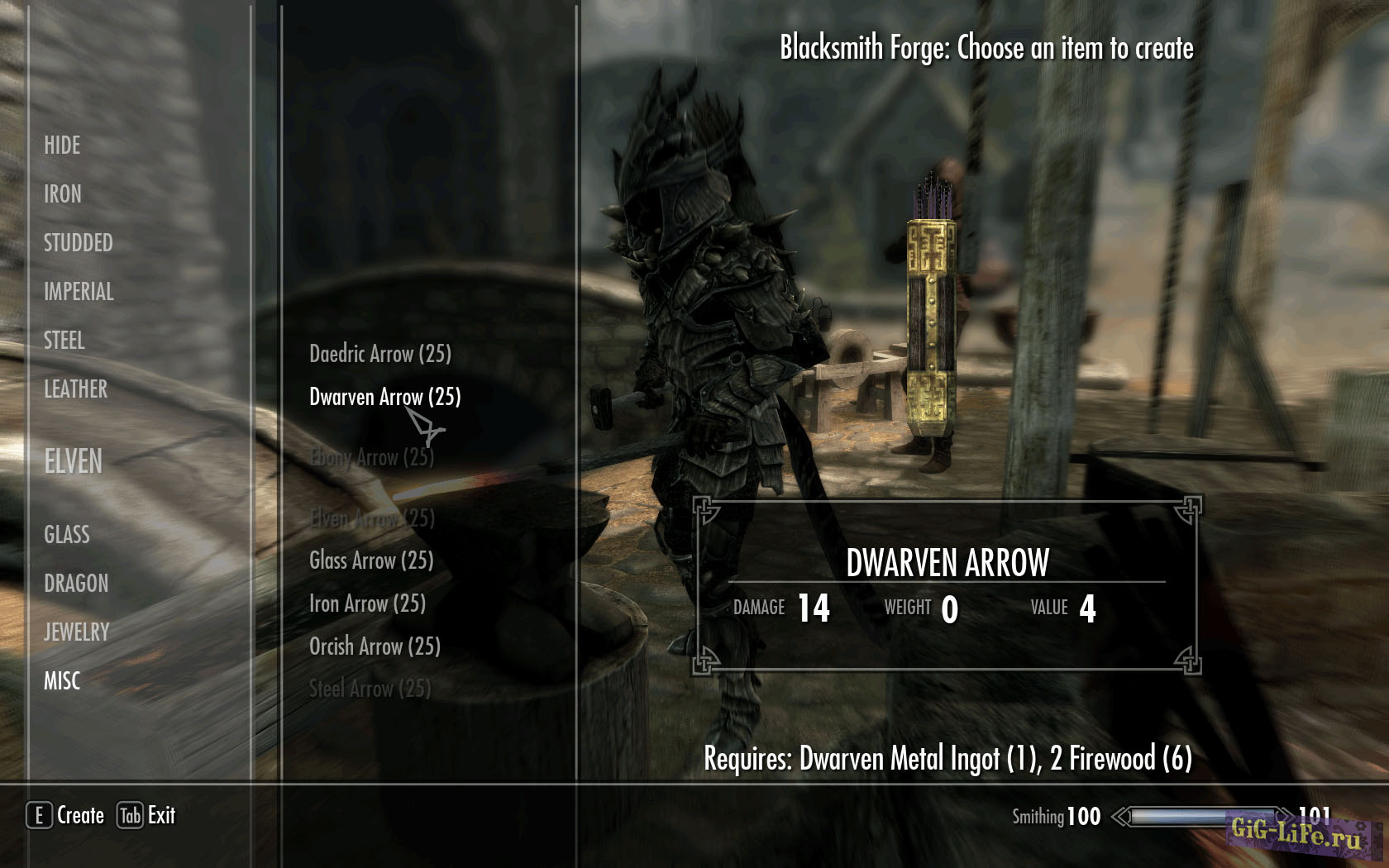Click the Misc category

pos(62,681)
